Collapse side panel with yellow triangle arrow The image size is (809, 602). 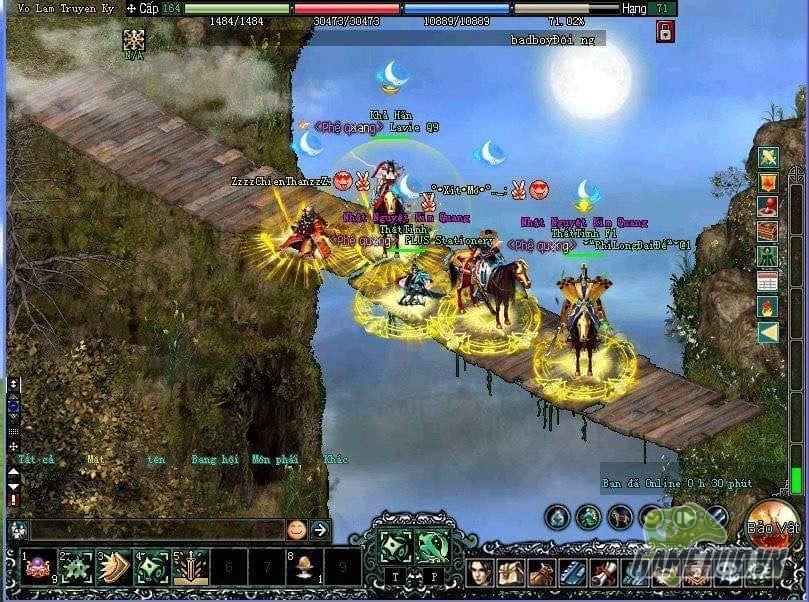pos(768,331)
